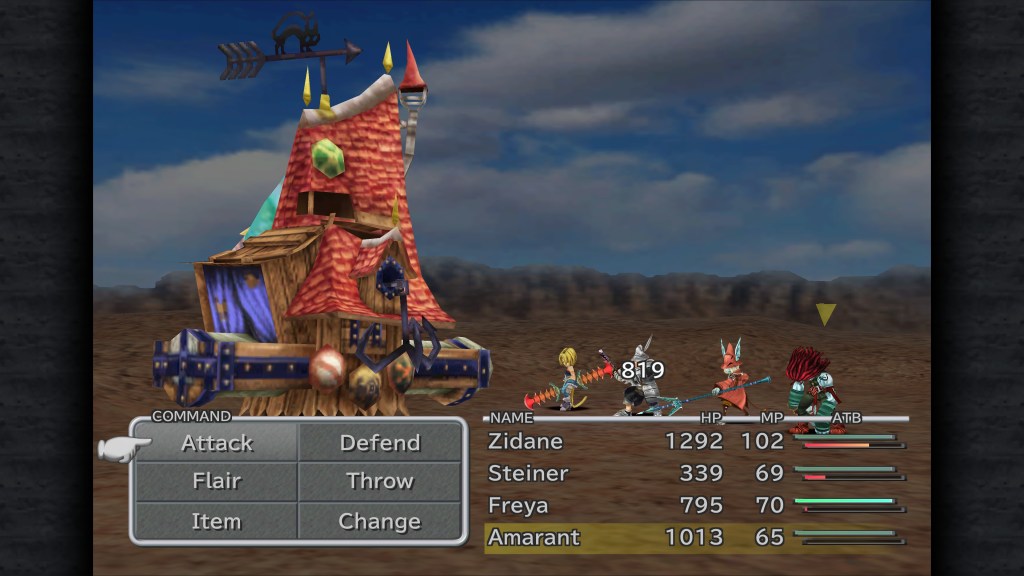Select the Throw command

pos(380,481)
